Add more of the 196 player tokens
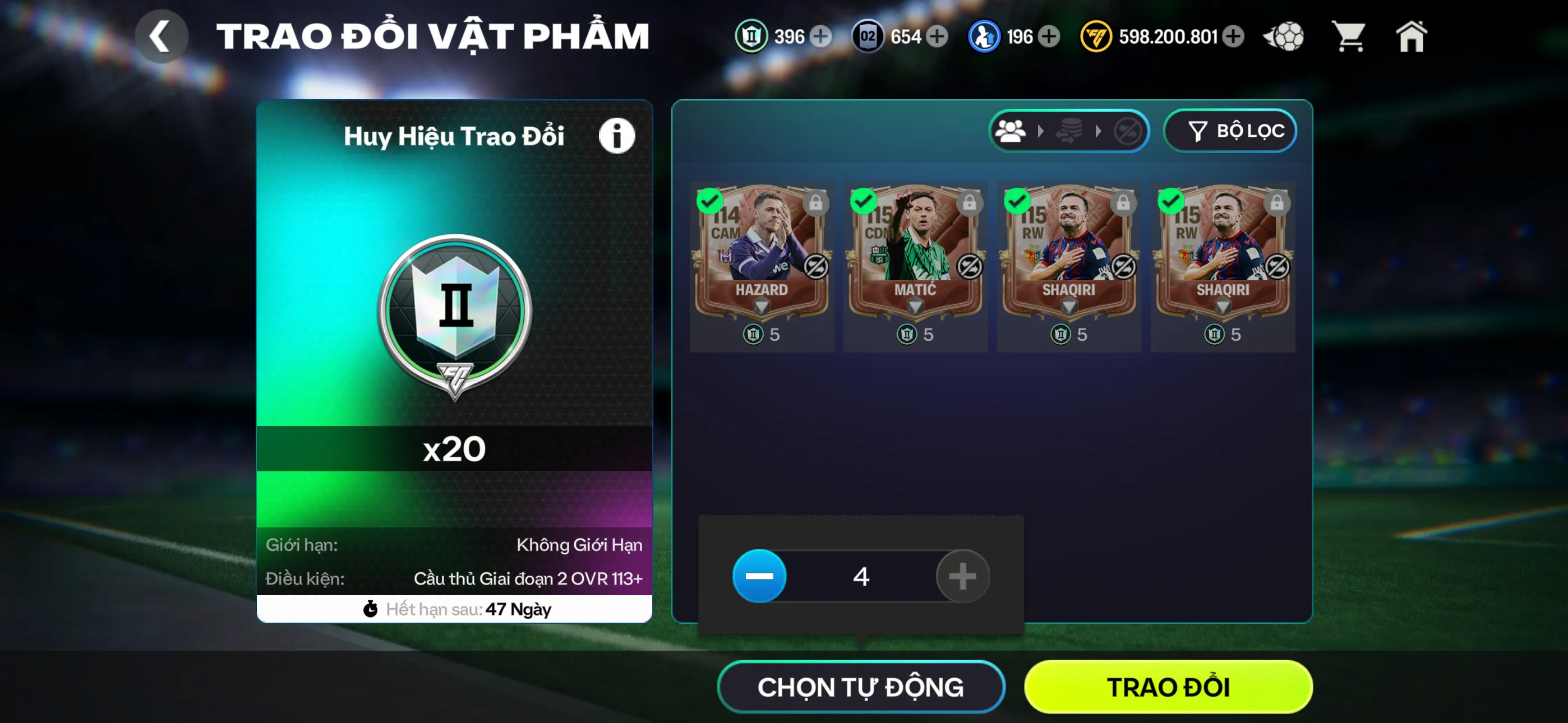 point(1049,36)
